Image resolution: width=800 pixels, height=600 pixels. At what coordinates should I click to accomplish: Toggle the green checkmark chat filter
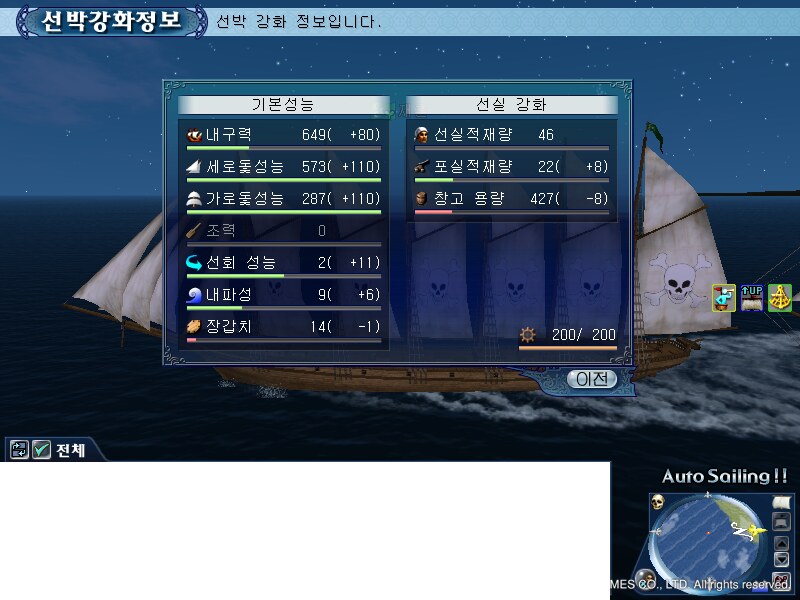click(x=41, y=450)
